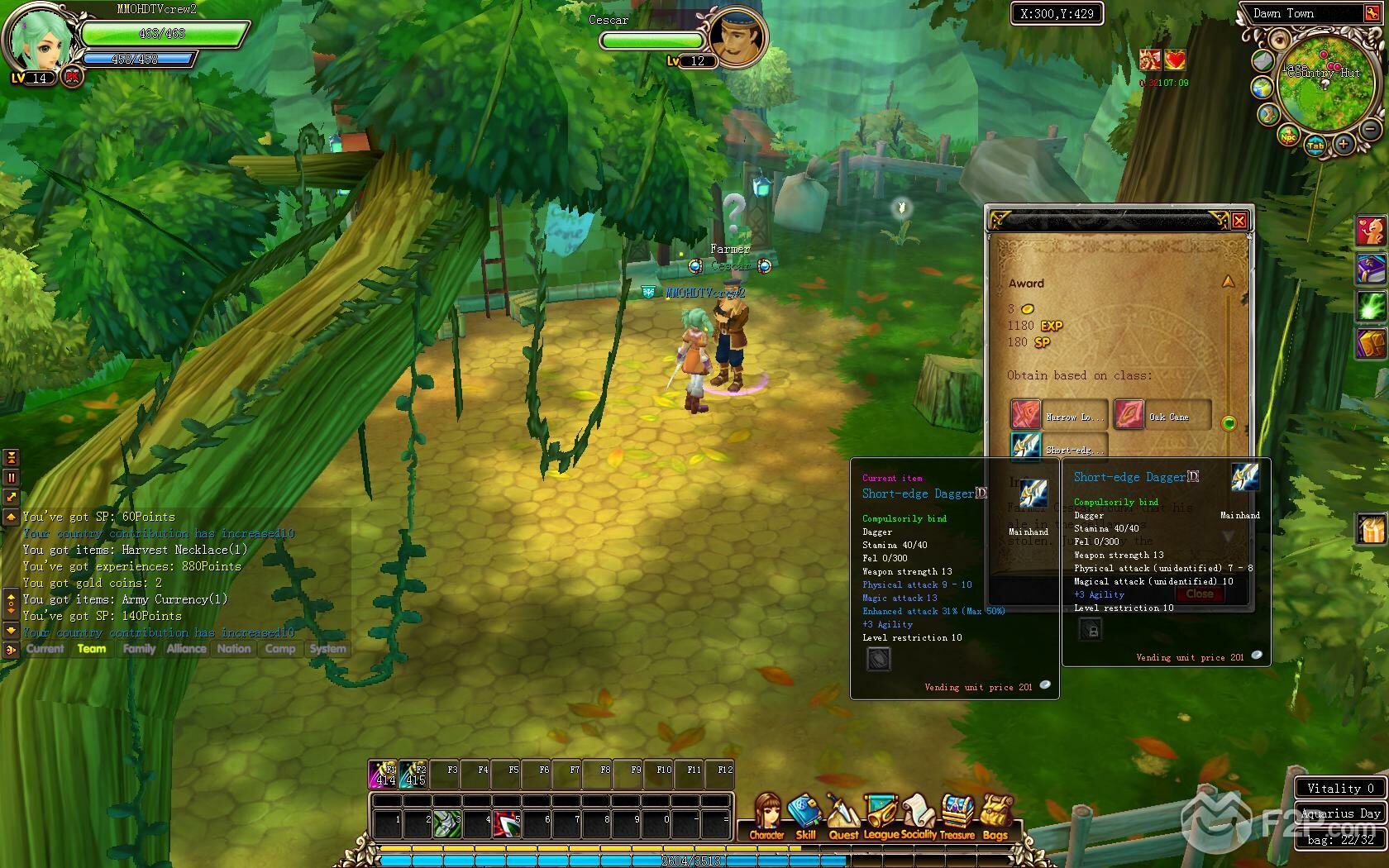The width and height of the screenshot is (1389, 868).
Task: Zoom out the minimap with minus button
Action: tap(1370, 129)
